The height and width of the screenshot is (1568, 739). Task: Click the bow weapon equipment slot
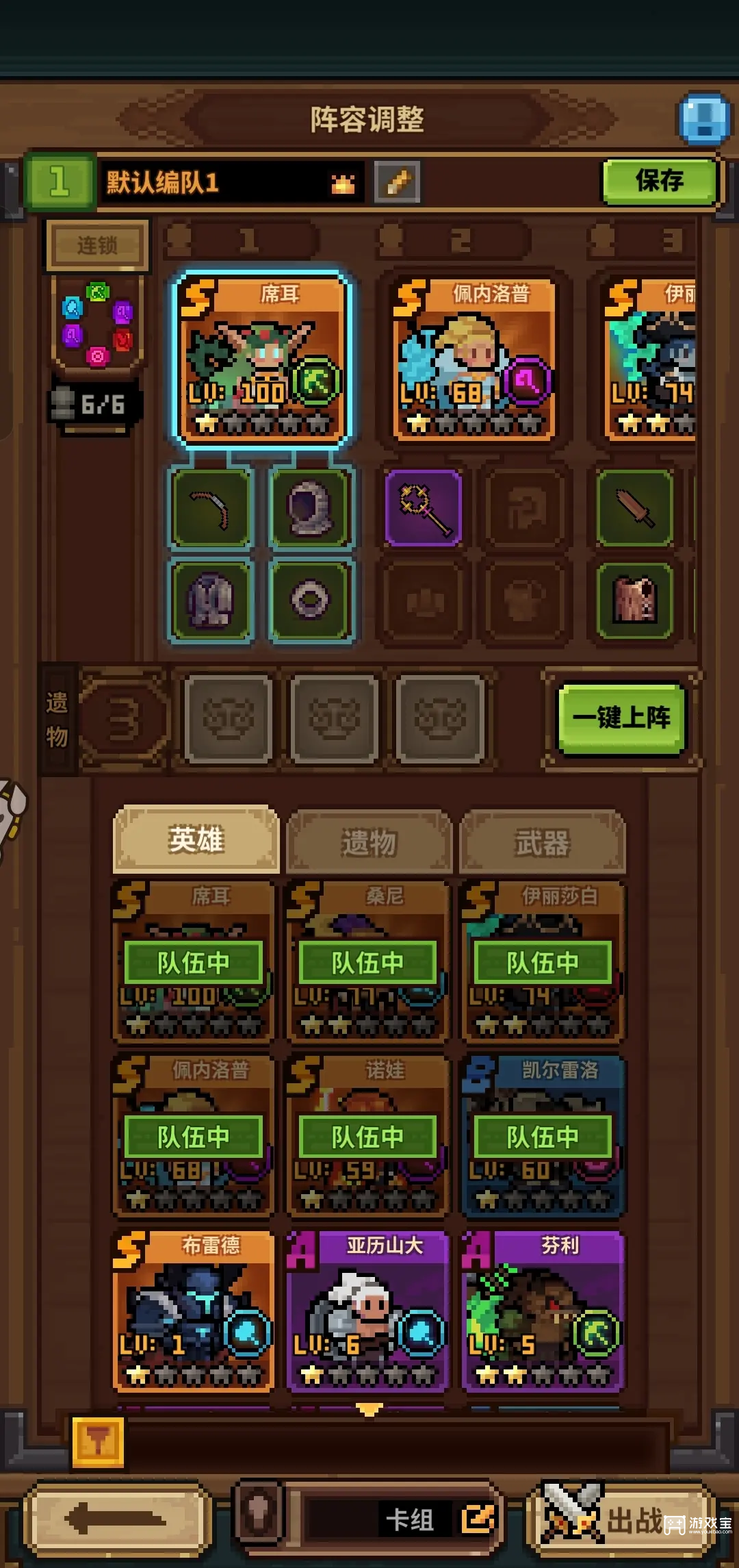211,507
